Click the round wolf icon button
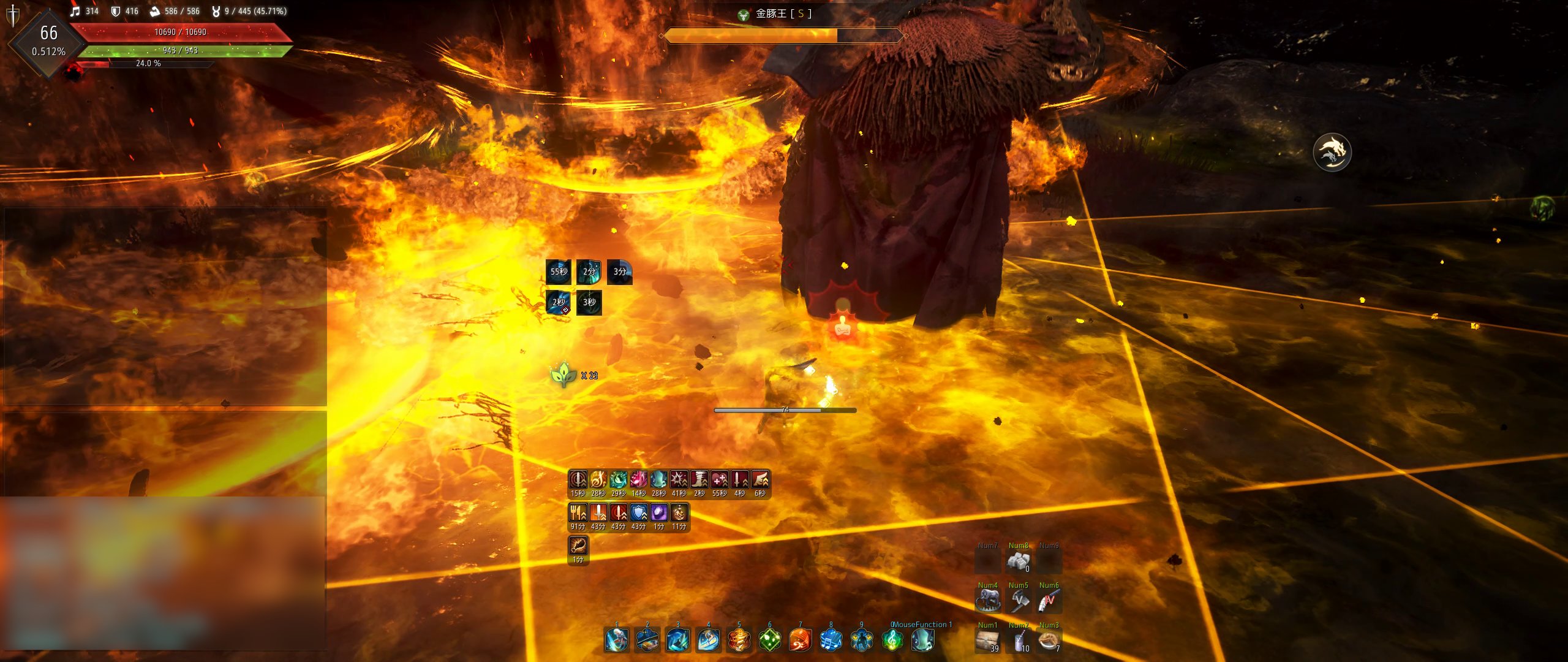Viewport: 1568px width, 662px height. click(x=1332, y=152)
